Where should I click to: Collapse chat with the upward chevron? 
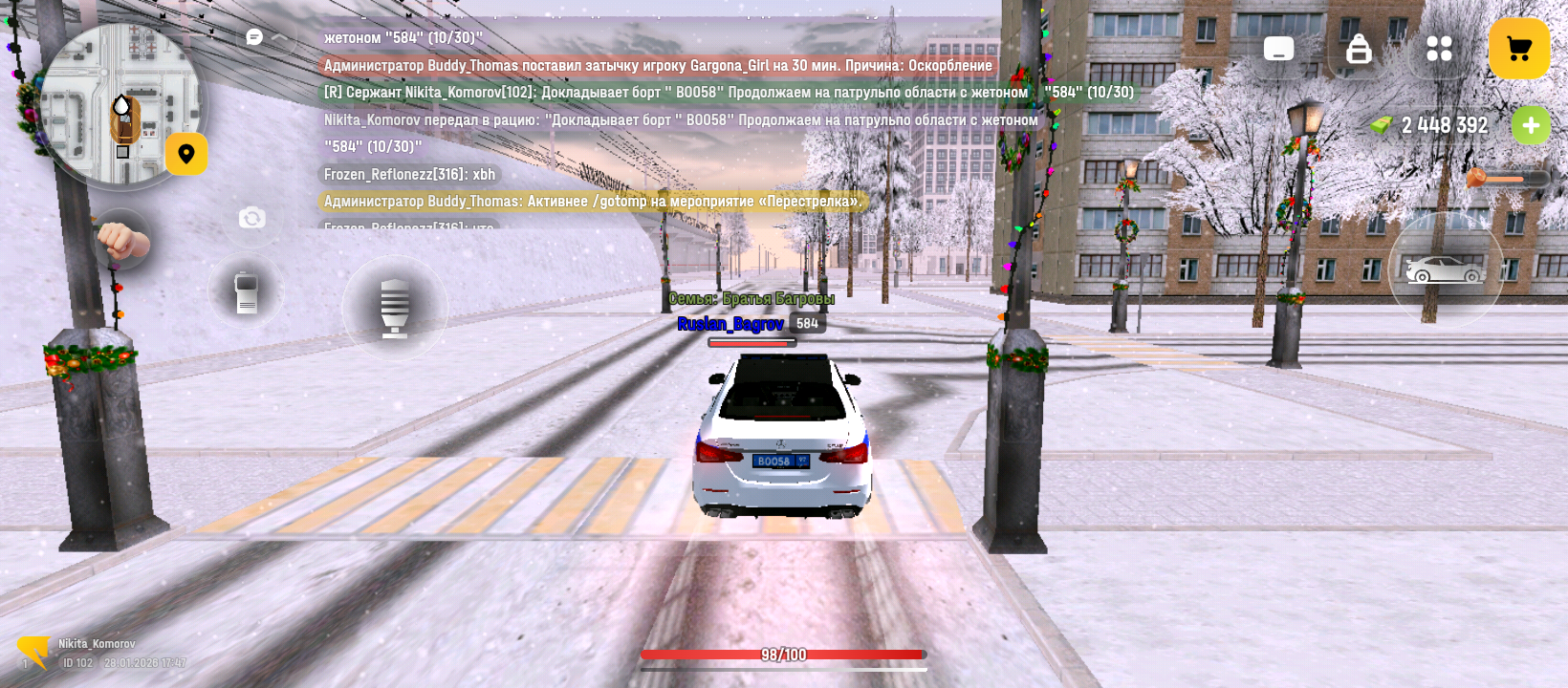[281, 37]
